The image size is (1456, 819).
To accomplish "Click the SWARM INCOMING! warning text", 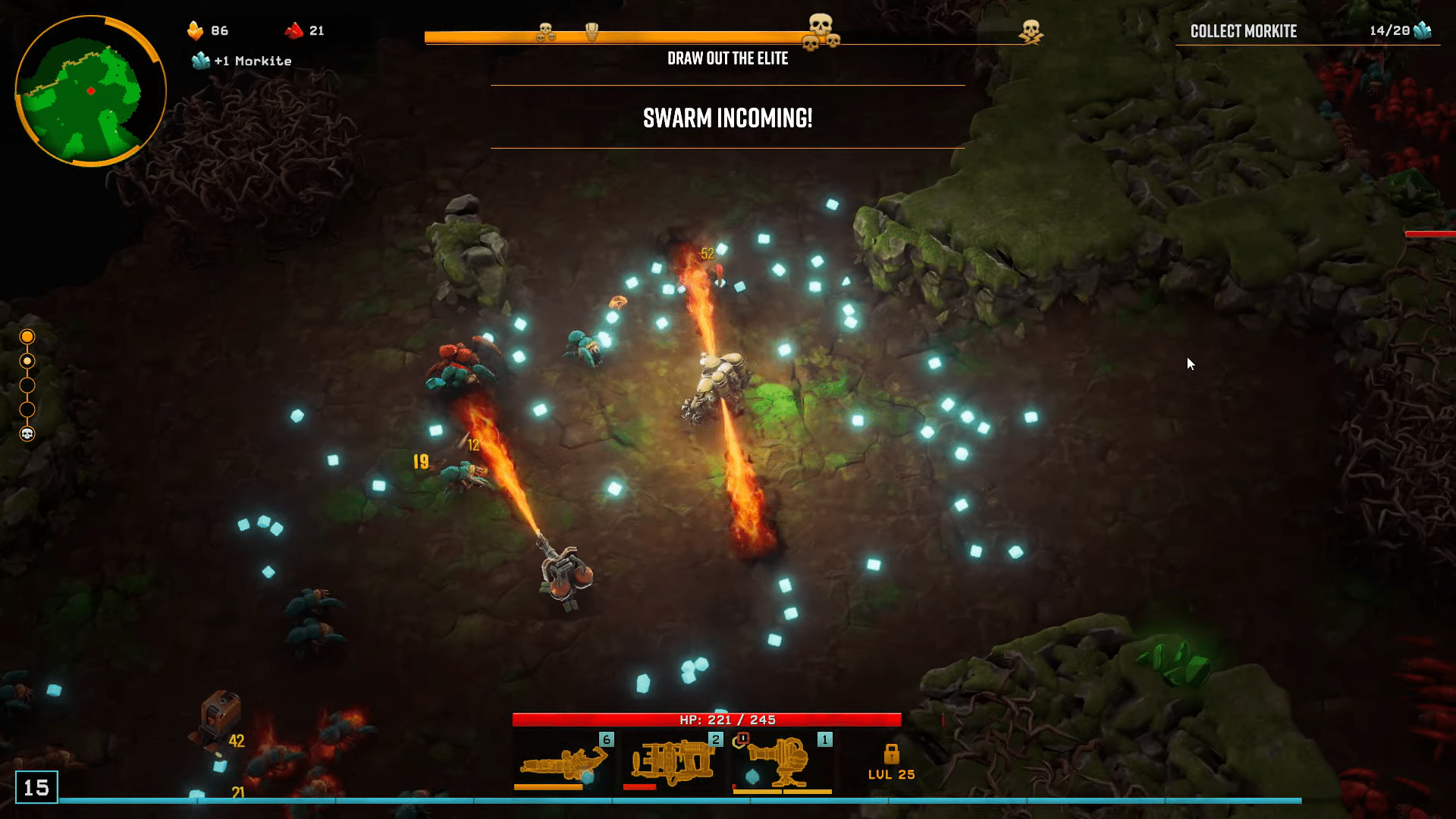I will [728, 118].
